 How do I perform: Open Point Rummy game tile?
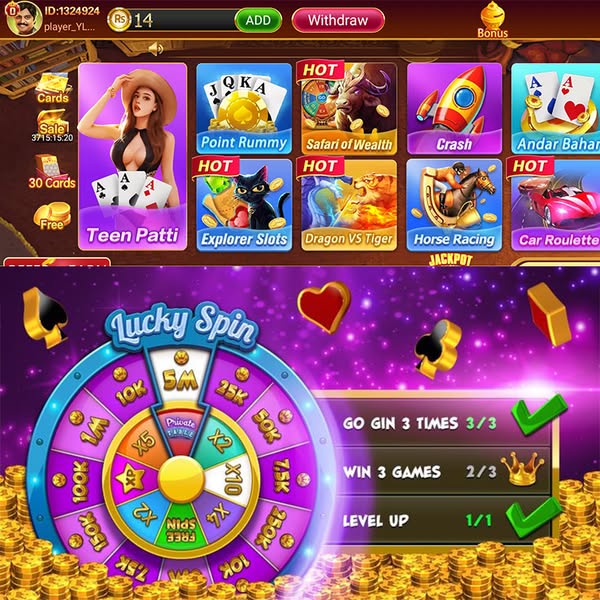coord(243,108)
